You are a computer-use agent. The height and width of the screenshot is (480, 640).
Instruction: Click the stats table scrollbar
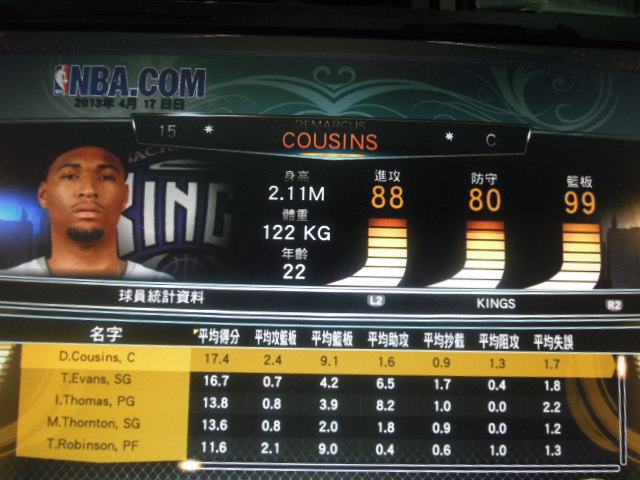621,408
